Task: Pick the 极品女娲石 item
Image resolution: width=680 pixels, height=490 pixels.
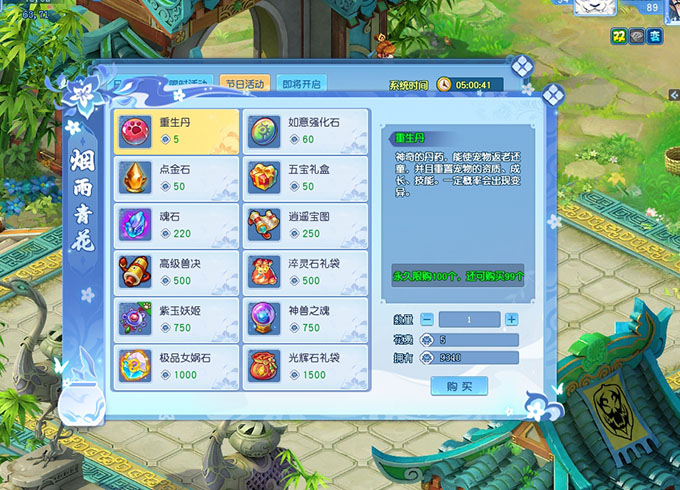Action: tap(176, 366)
